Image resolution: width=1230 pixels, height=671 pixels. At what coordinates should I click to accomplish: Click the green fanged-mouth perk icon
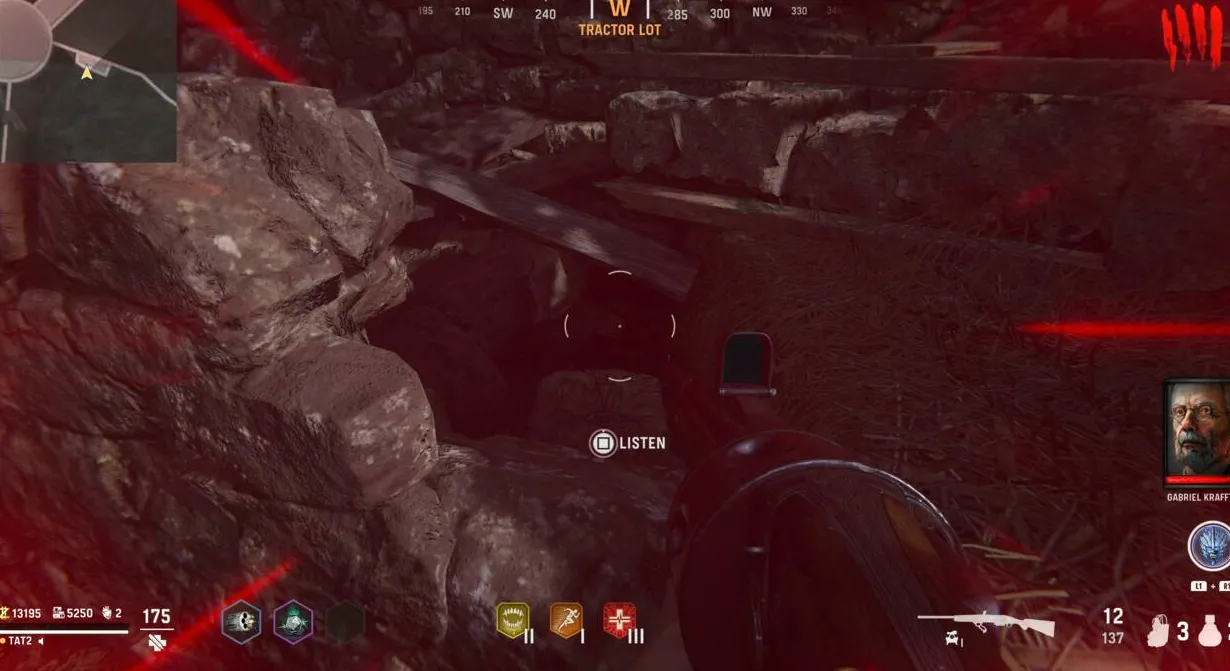[513, 620]
